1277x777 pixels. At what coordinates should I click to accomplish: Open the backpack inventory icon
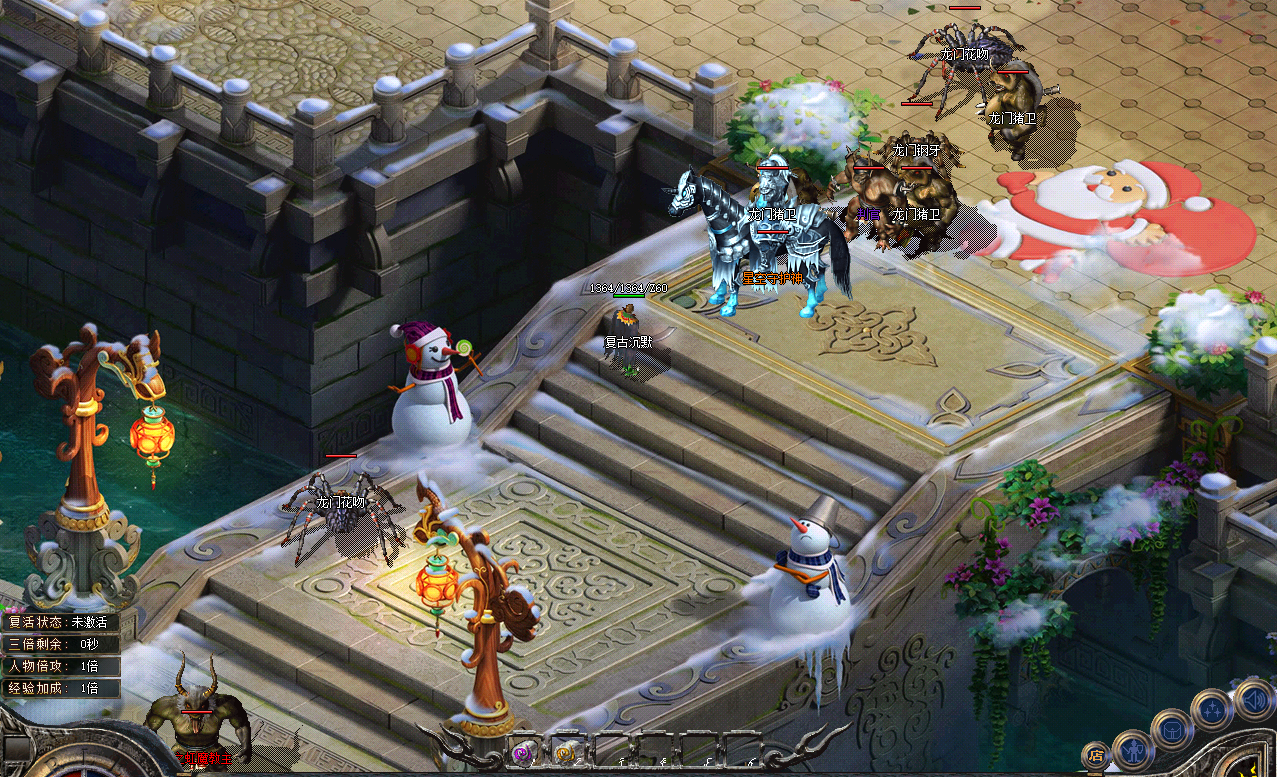(1171, 728)
